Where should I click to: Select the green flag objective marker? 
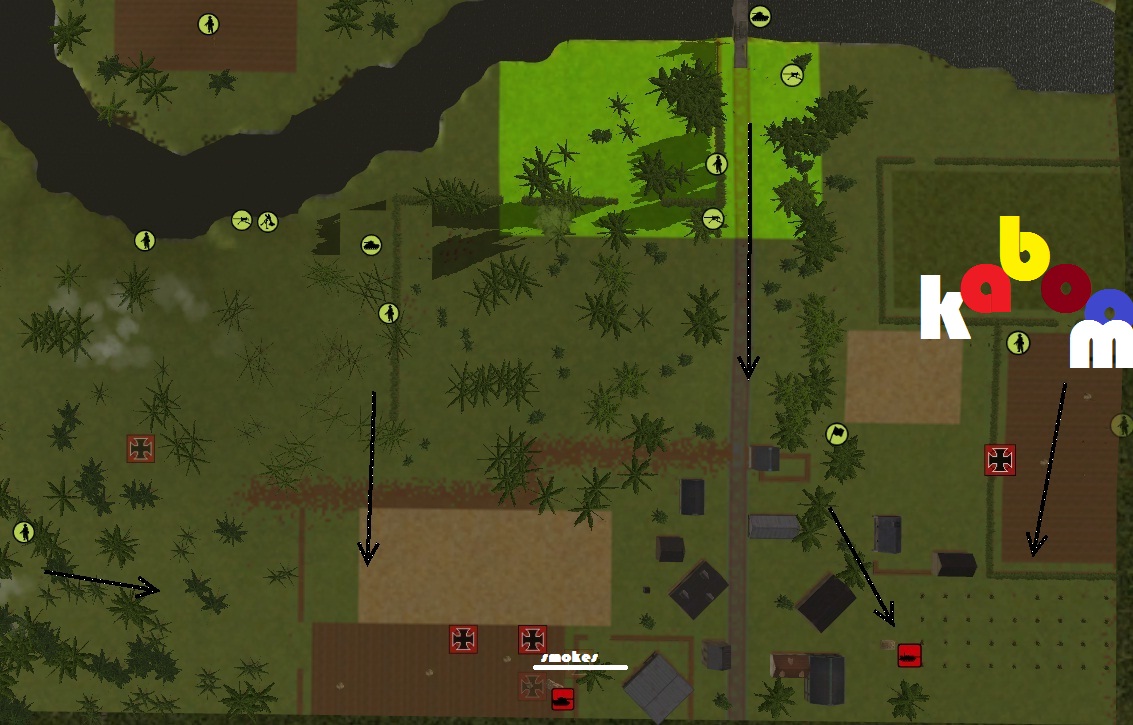coord(836,434)
